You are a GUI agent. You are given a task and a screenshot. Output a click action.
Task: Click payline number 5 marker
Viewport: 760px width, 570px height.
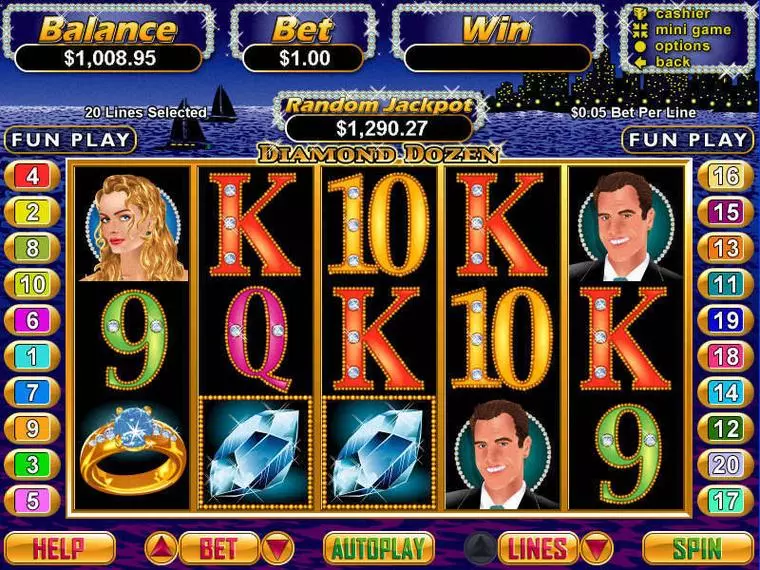click(x=32, y=500)
